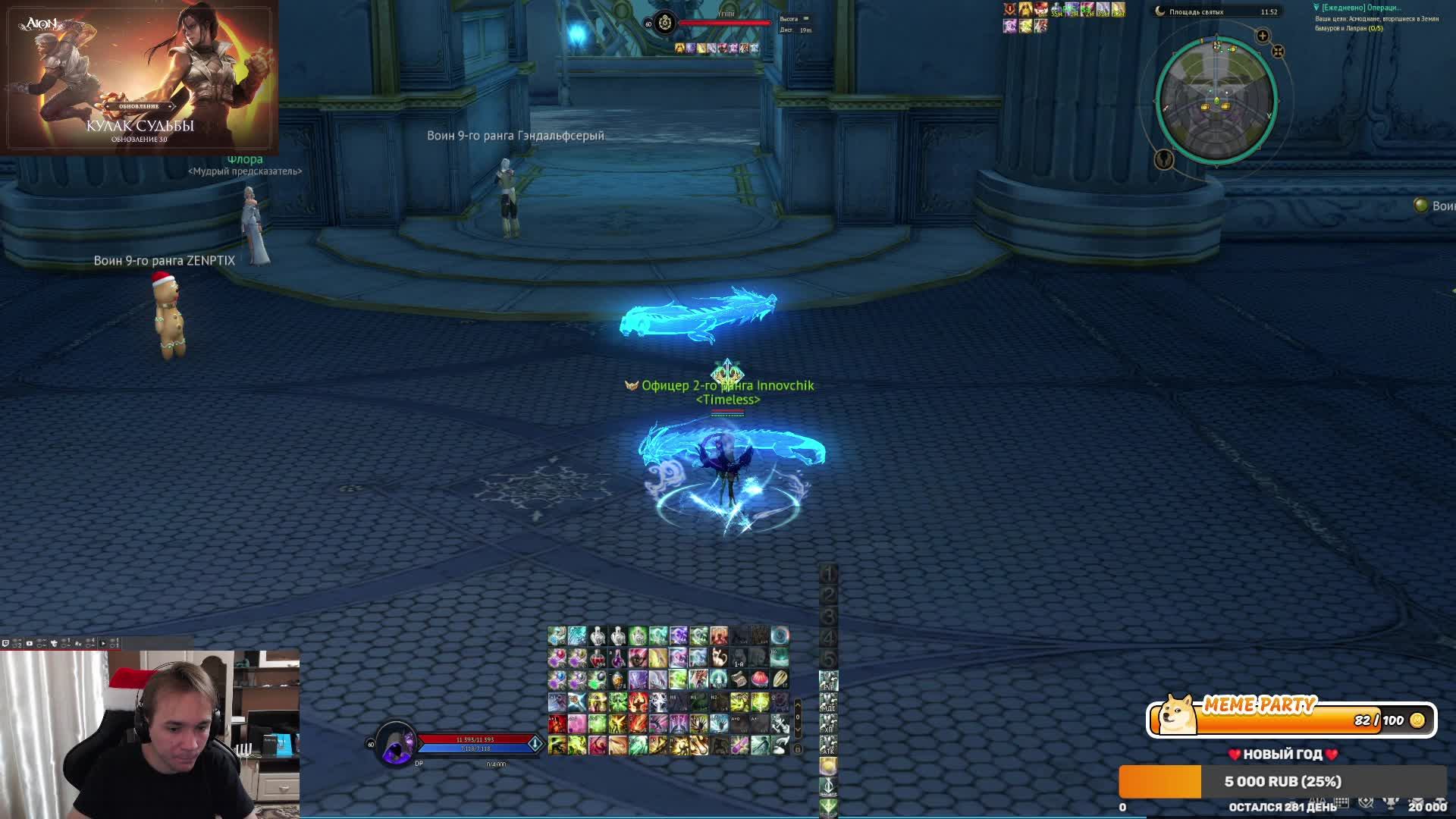The image size is (1456, 819).
Task: Use the rolled scroll item in the hotbar
Action: click(739, 679)
